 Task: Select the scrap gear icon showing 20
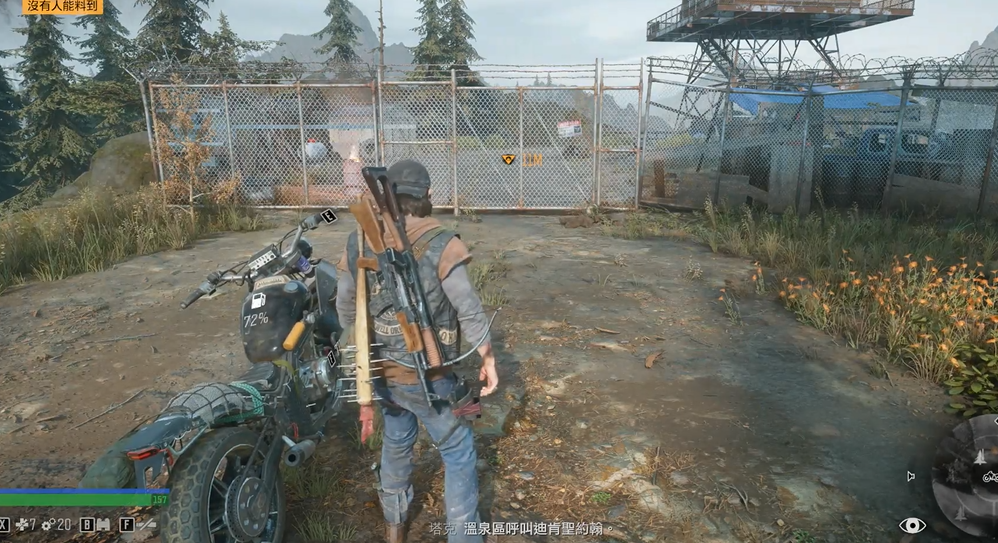[46, 524]
